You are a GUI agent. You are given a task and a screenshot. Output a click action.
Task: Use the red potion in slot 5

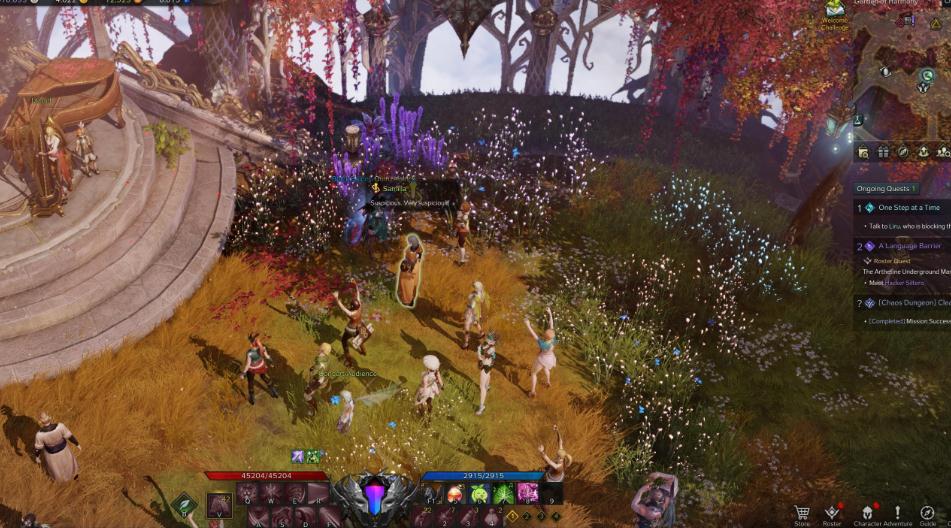point(456,493)
